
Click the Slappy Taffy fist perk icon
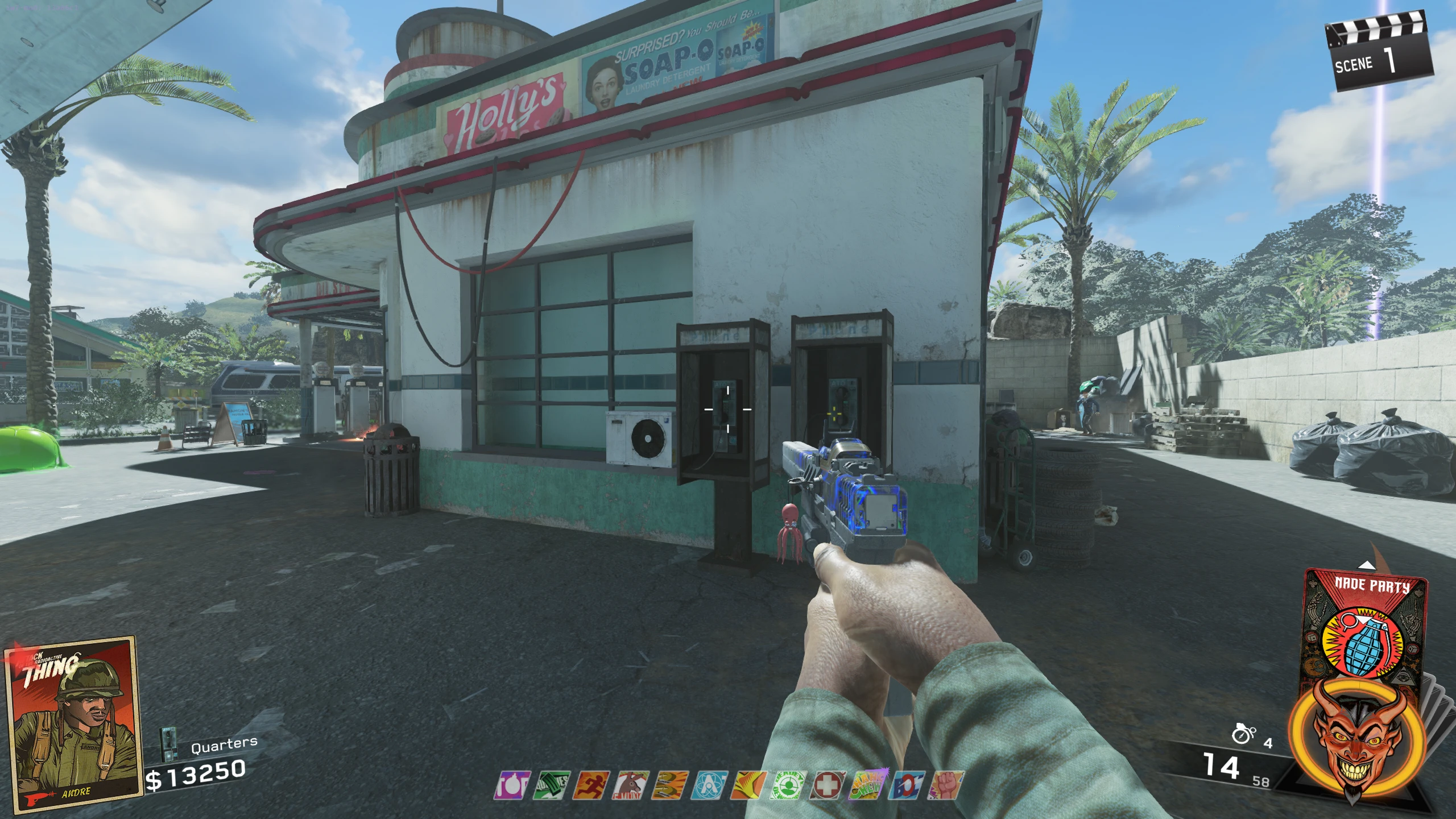(945, 785)
